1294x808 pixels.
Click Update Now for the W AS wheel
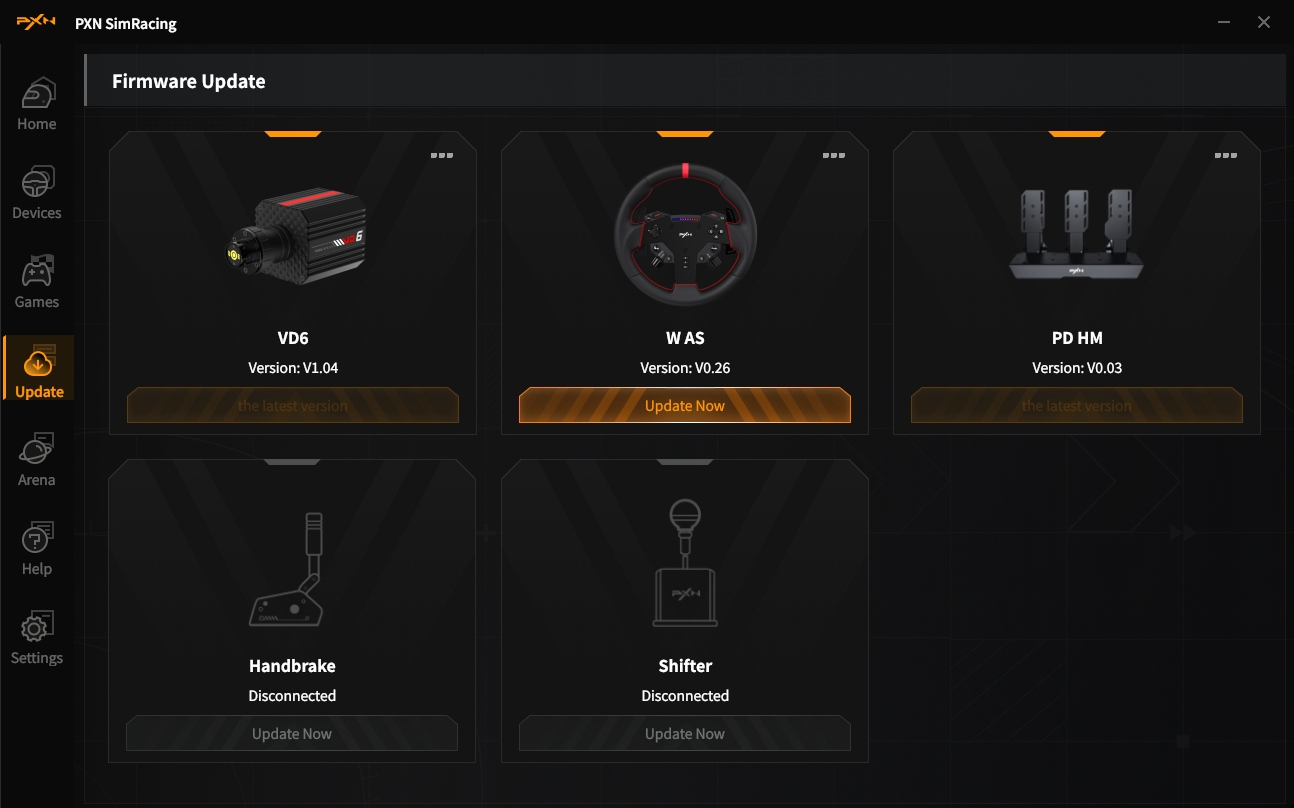tap(685, 406)
